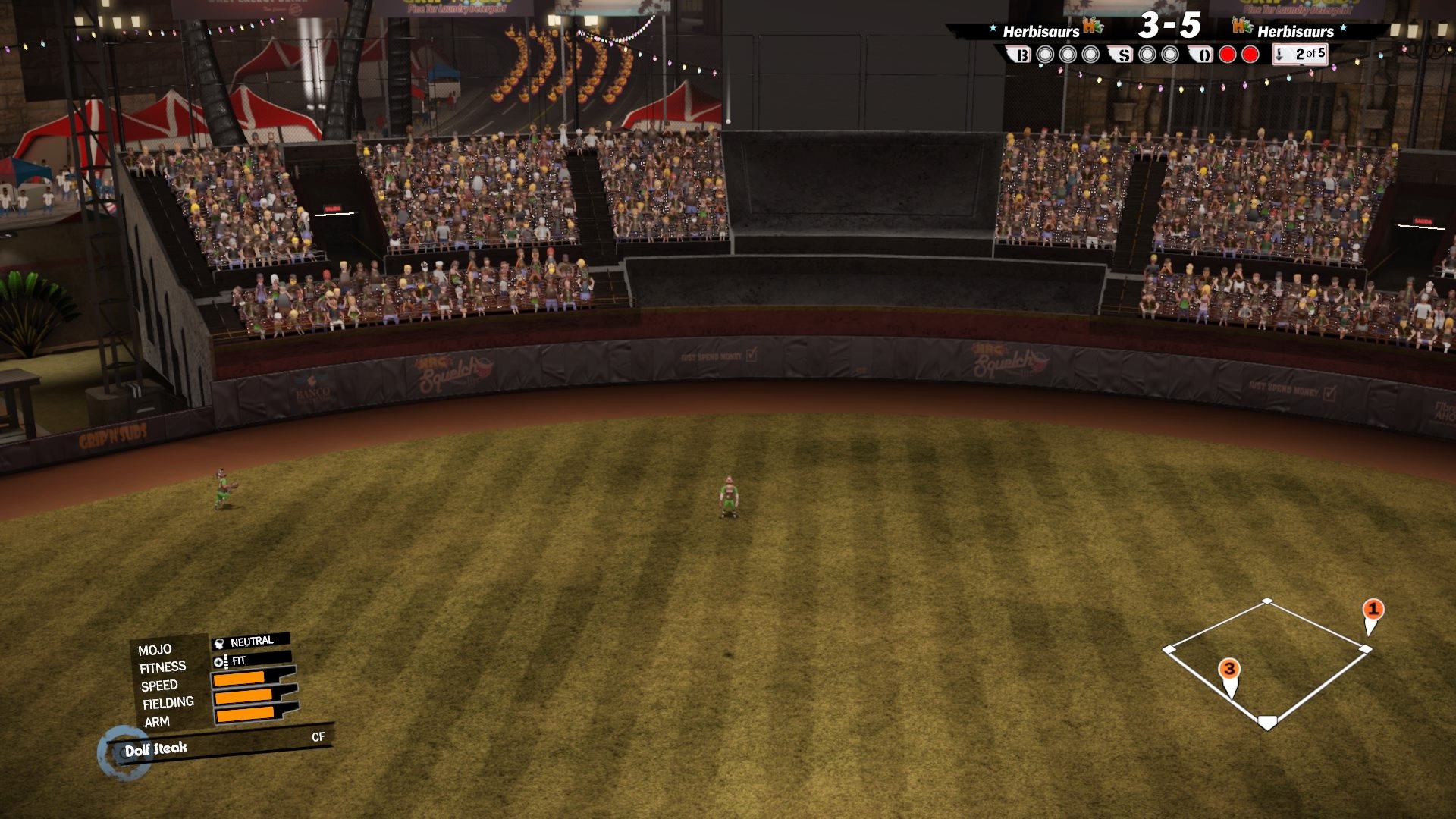The height and width of the screenshot is (819, 1456).
Task: Click the CF position label
Action: (318, 736)
